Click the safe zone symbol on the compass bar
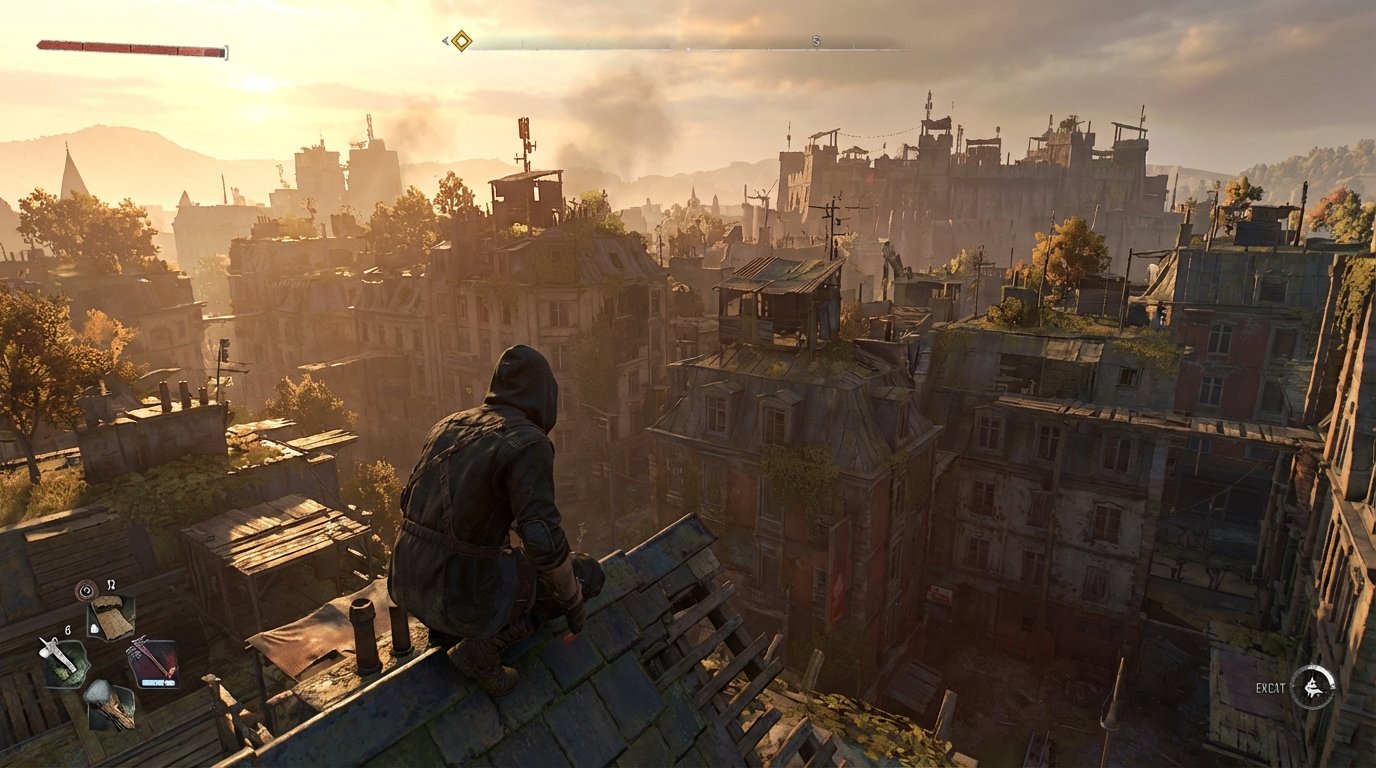The width and height of the screenshot is (1376, 768). [x=816, y=42]
